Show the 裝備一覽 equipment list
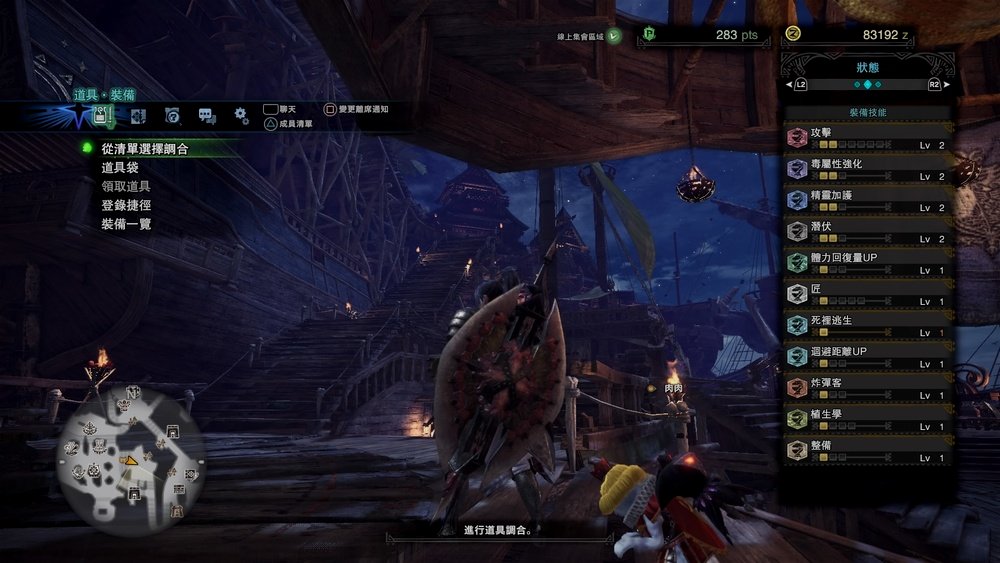 coord(126,224)
